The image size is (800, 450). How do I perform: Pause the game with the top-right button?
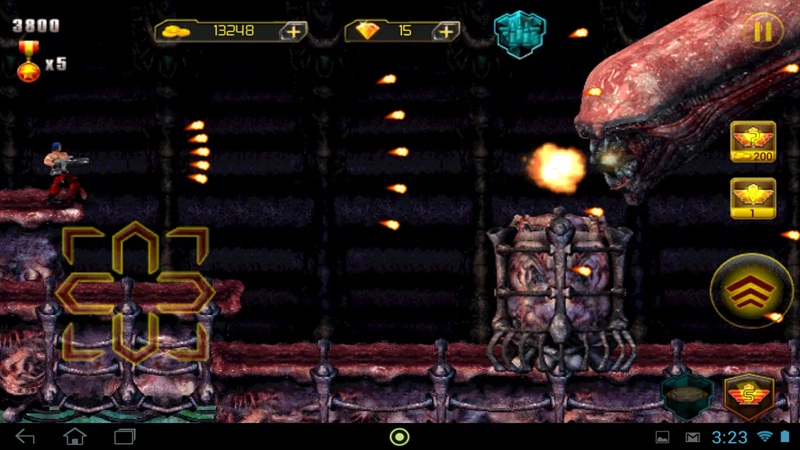[x=763, y=31]
